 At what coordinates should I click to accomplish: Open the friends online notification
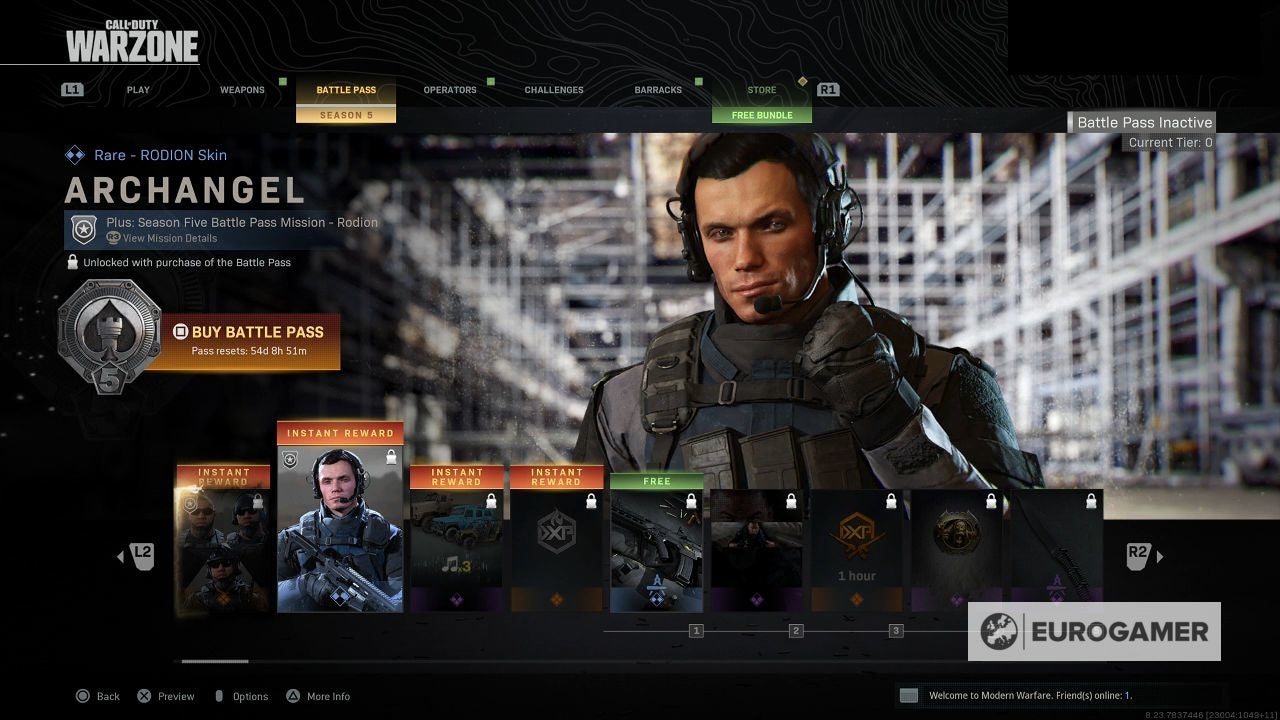click(1030, 695)
